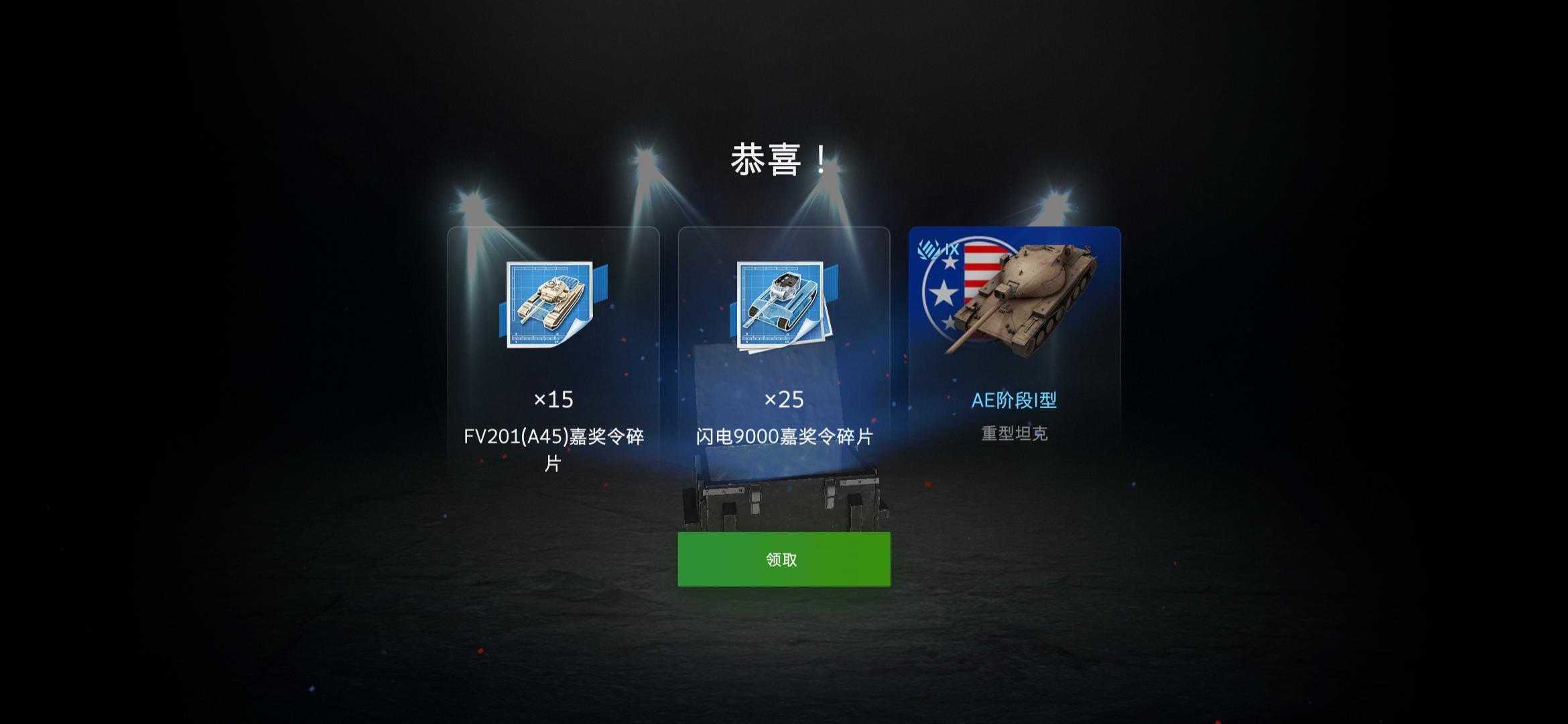Click the 重型坦克 type label
This screenshot has width=1568, height=724.
pos(1013,434)
